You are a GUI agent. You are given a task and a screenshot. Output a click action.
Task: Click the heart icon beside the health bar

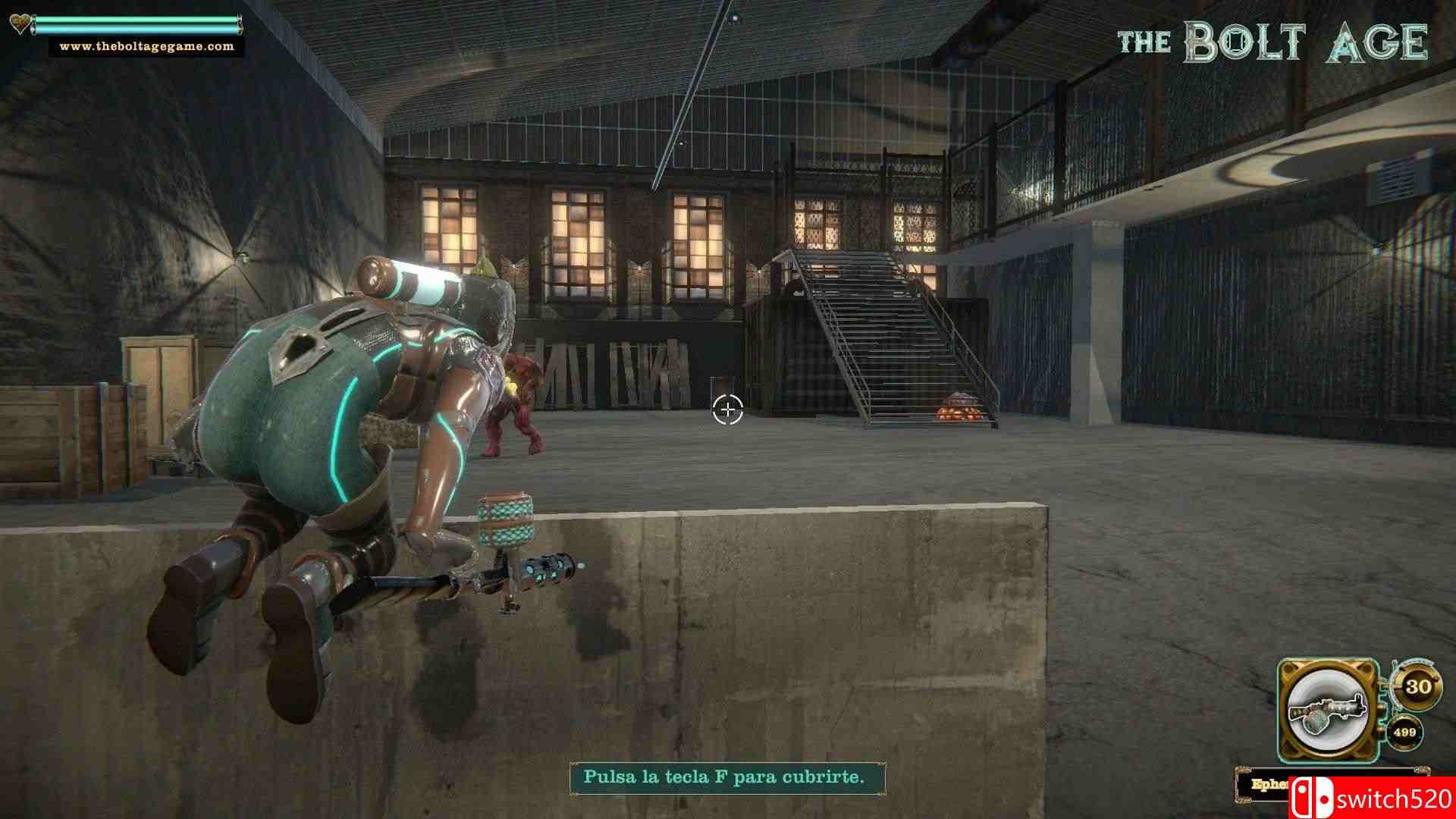(20, 24)
